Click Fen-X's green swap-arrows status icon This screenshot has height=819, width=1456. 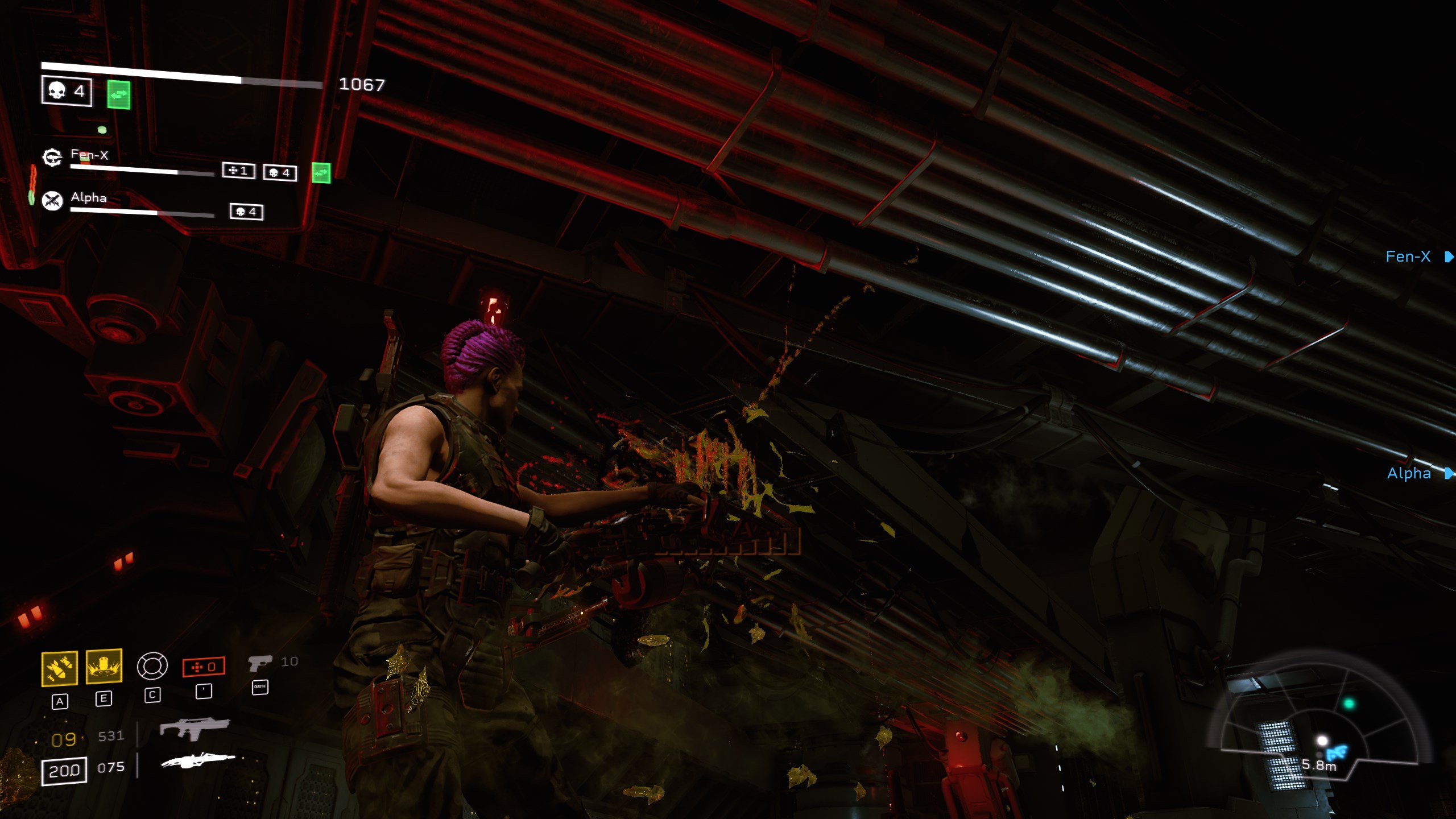click(x=321, y=173)
